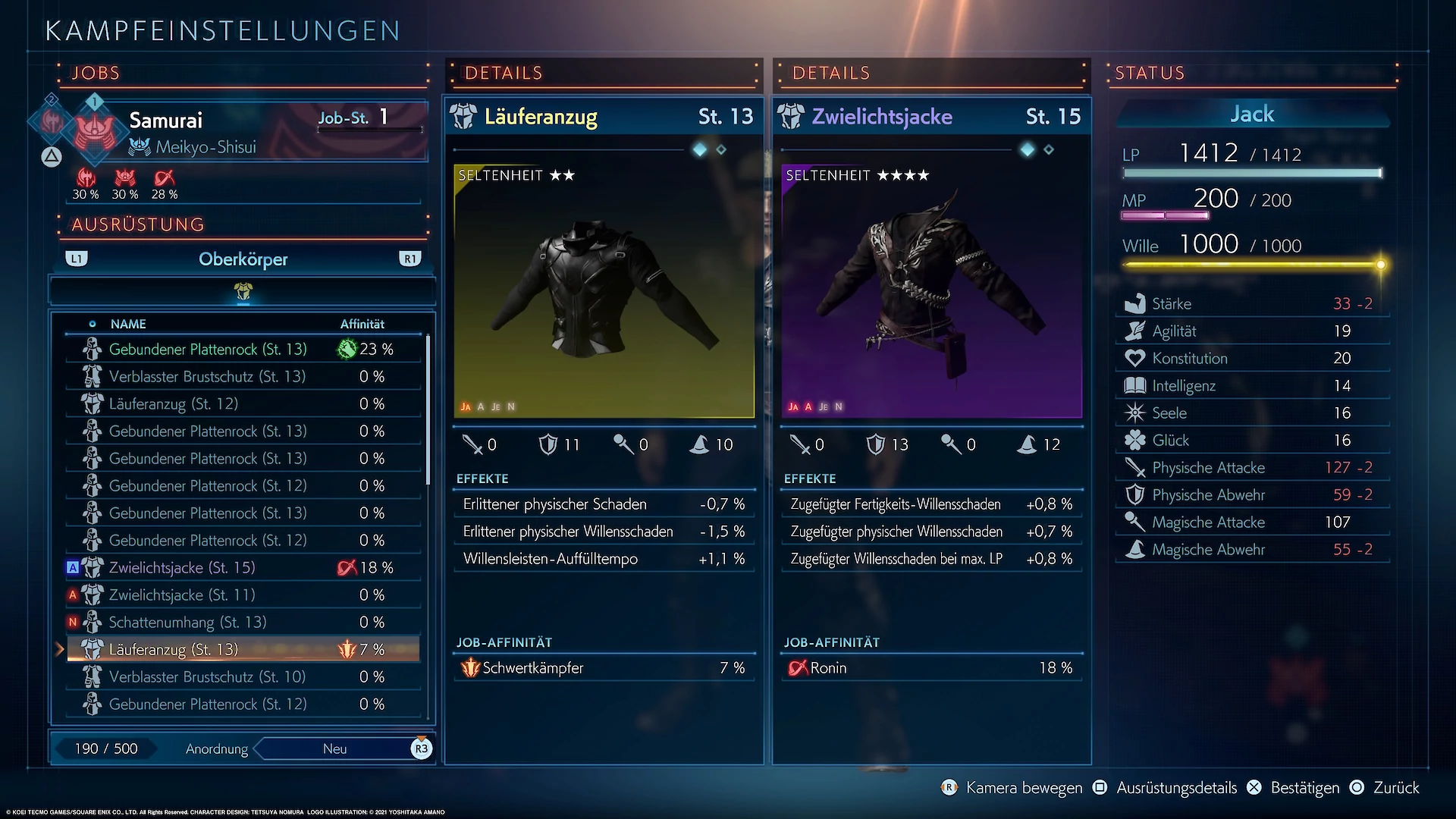Change the Anordnung sort order from Neu

pyautogui.click(x=335, y=749)
